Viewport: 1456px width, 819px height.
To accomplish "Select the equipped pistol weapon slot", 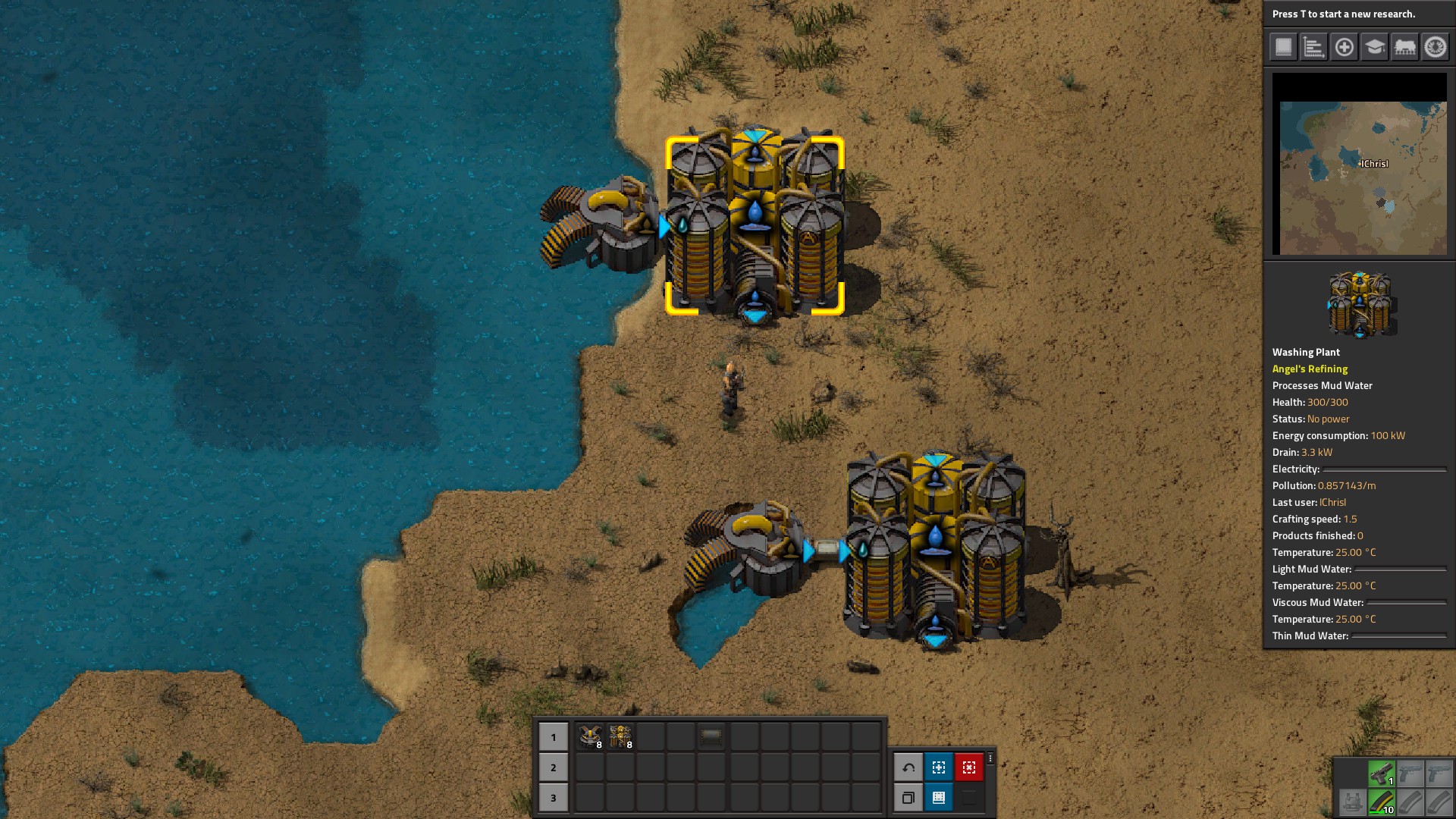I will click(x=1381, y=773).
